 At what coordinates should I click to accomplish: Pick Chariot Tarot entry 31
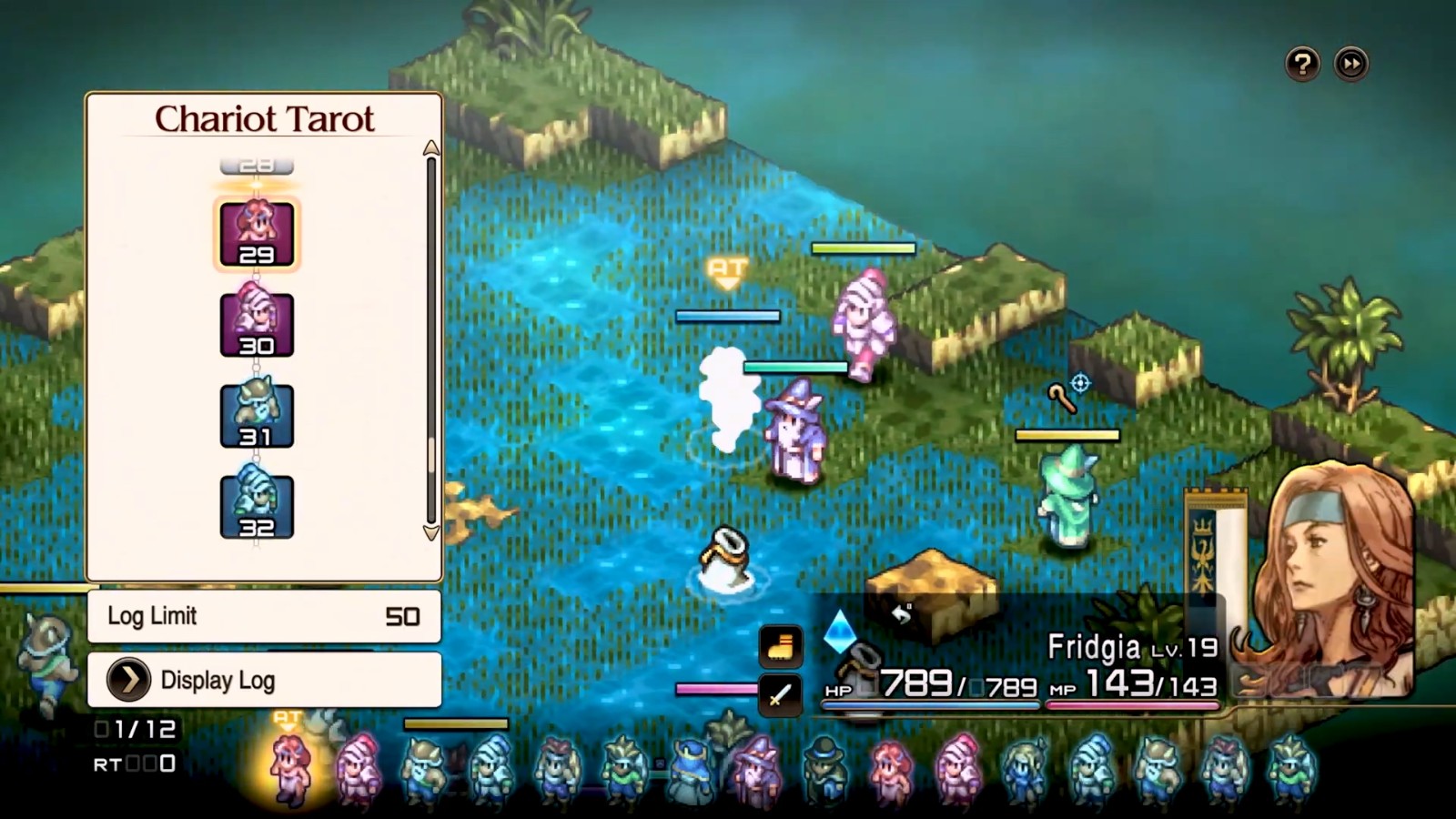tap(257, 416)
